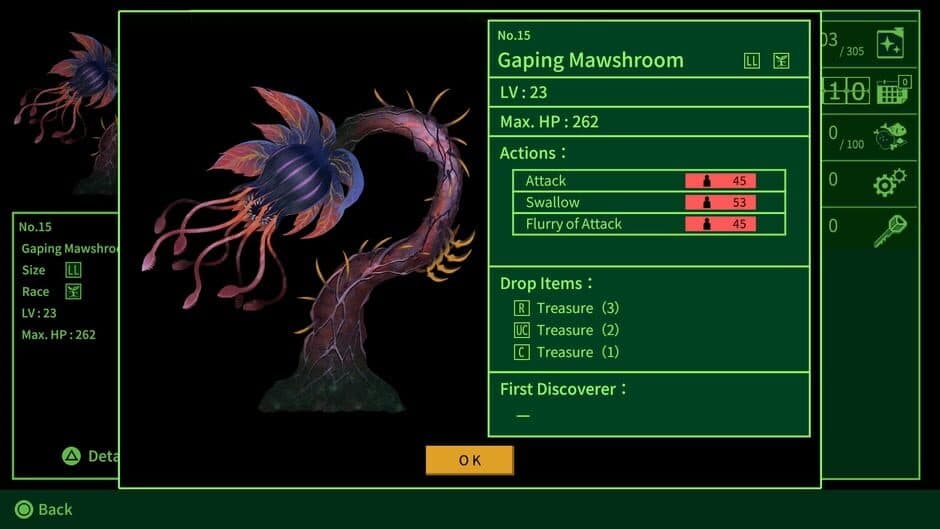Open the calendar icon
Screen dimensions: 940x529
(x=891, y=91)
